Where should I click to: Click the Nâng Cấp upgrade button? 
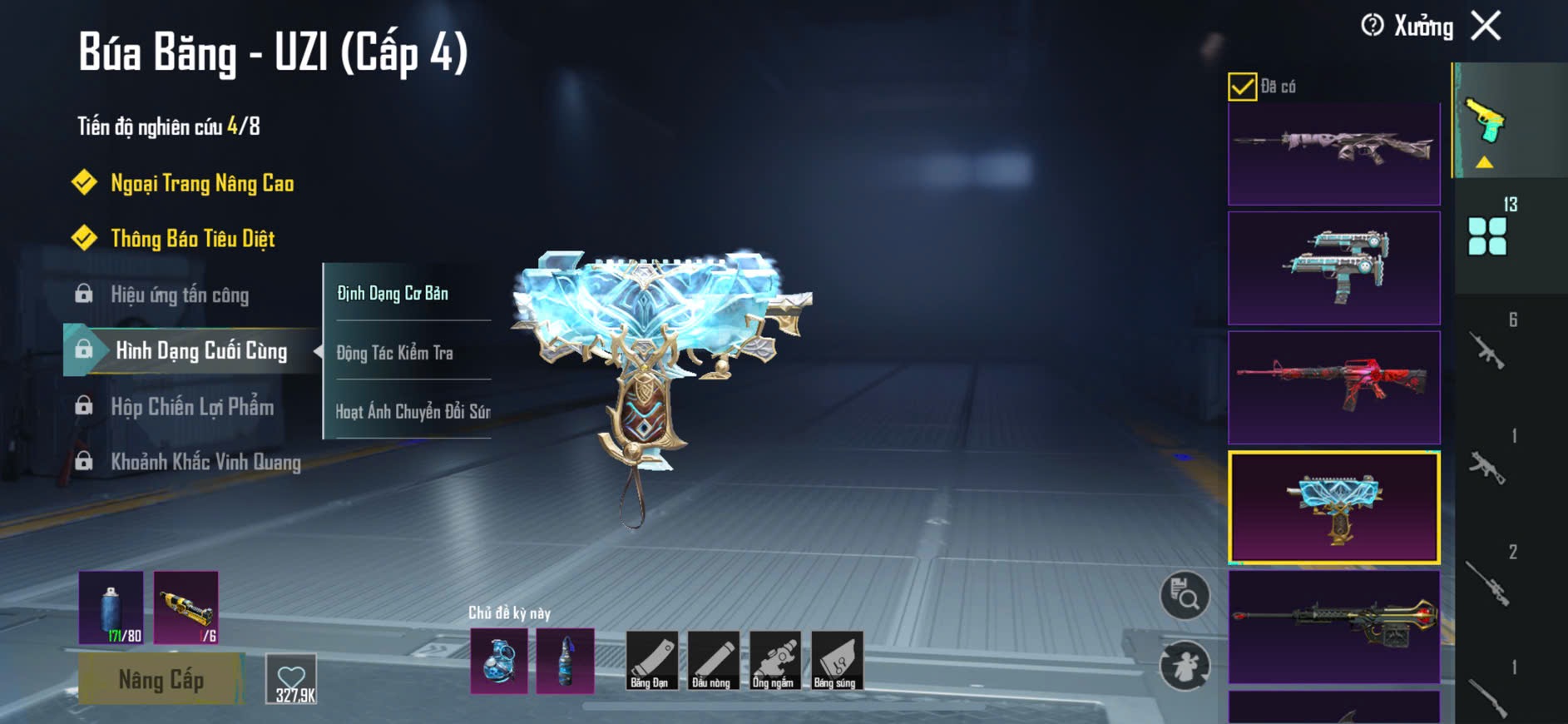pyautogui.click(x=161, y=679)
